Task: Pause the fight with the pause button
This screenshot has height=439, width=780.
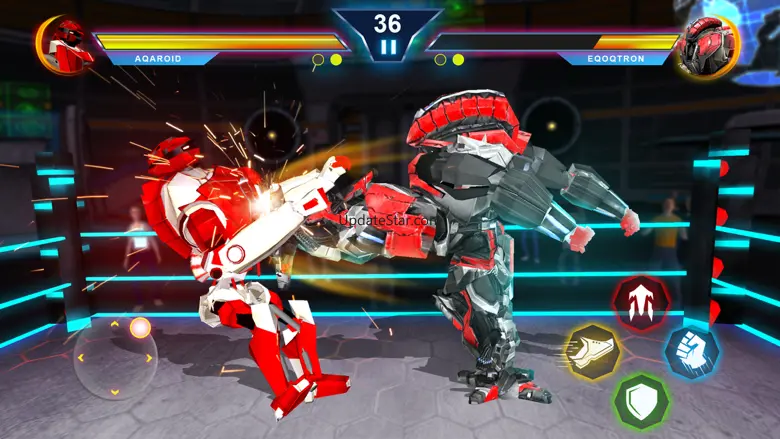Action: [x=387, y=46]
